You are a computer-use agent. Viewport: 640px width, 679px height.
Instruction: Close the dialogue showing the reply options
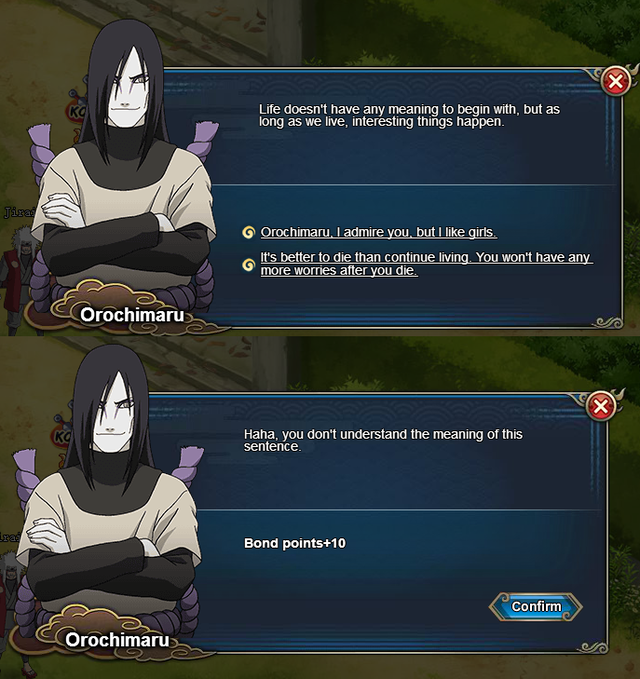click(617, 80)
